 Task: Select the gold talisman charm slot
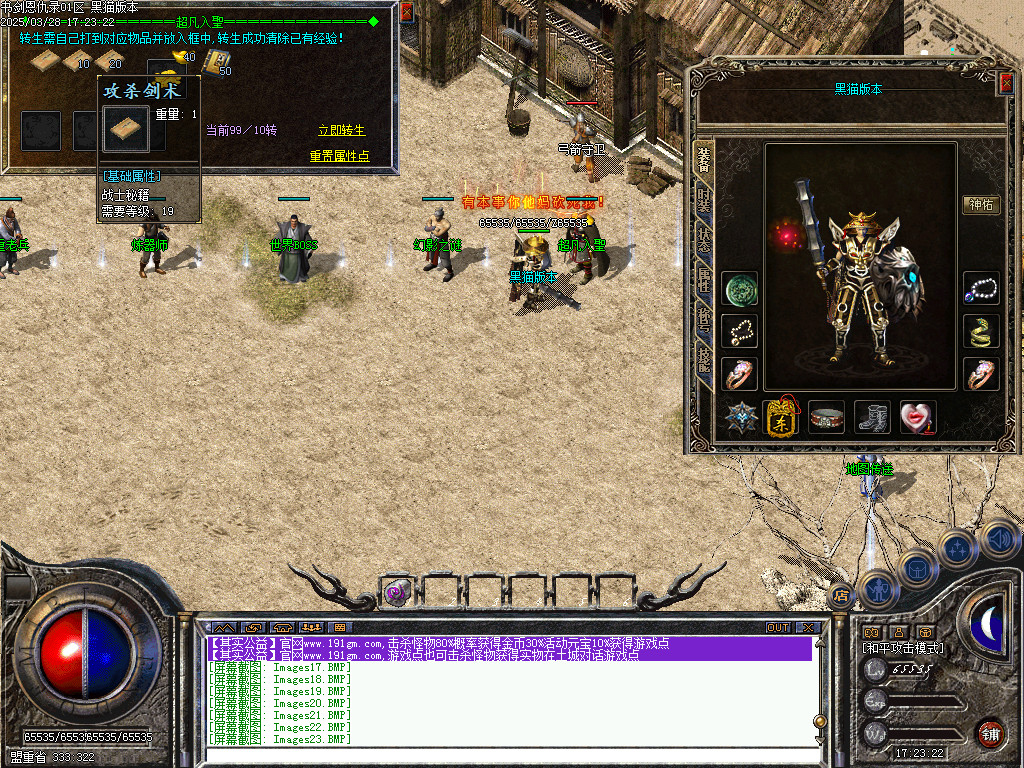[x=781, y=418]
